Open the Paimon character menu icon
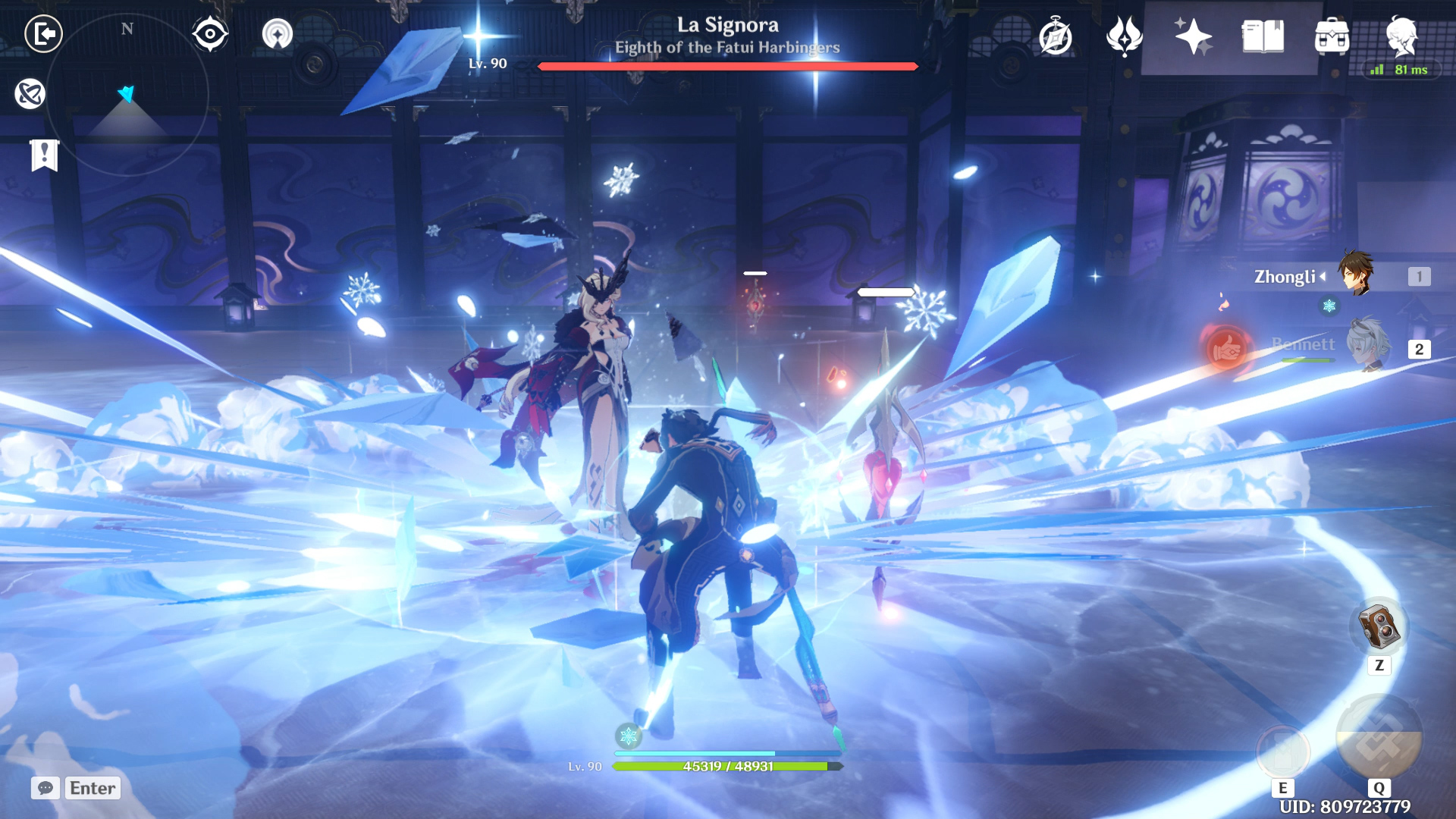The width and height of the screenshot is (1456, 819). coord(1401,35)
